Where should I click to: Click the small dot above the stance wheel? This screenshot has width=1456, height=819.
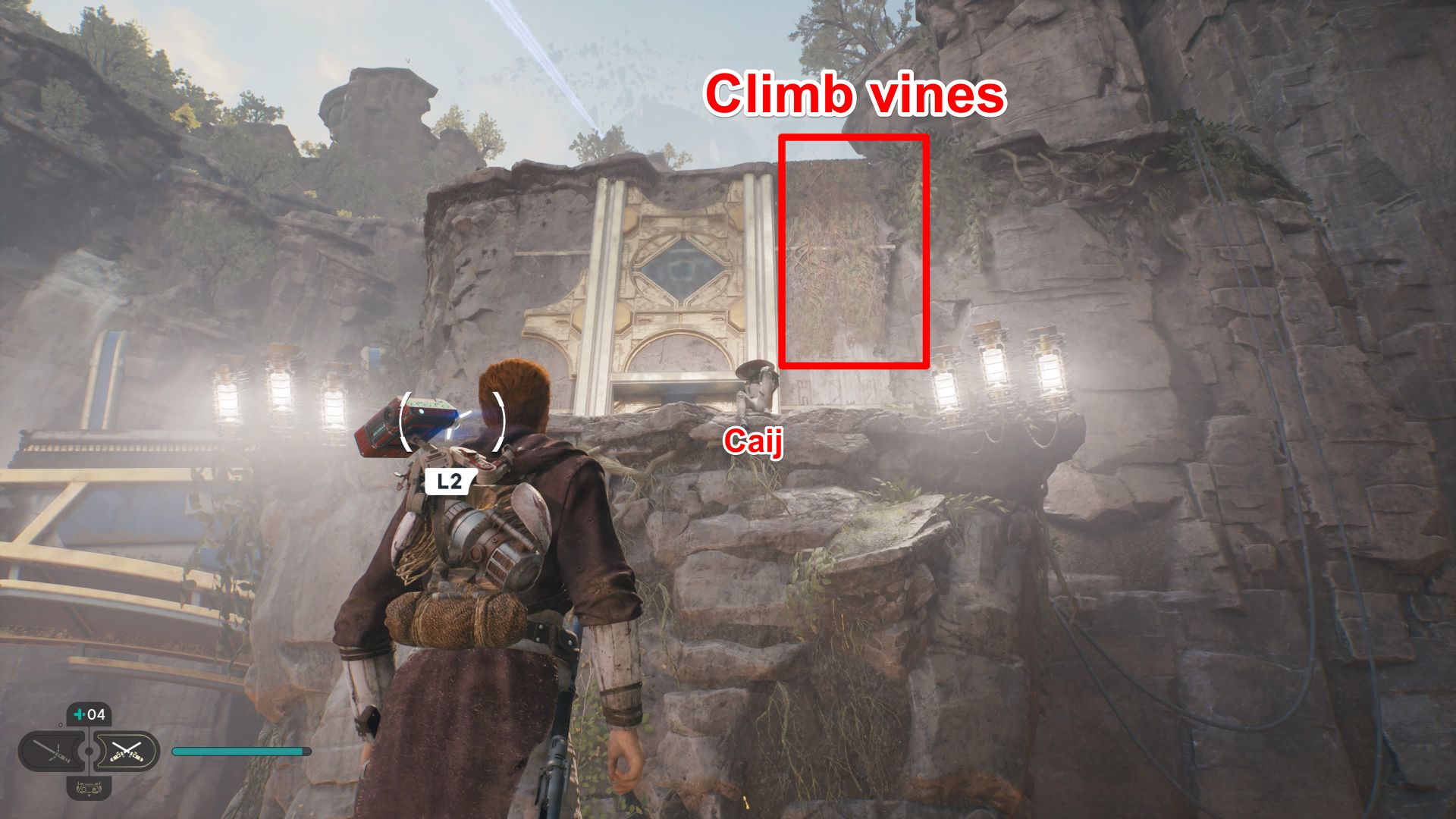point(61,724)
